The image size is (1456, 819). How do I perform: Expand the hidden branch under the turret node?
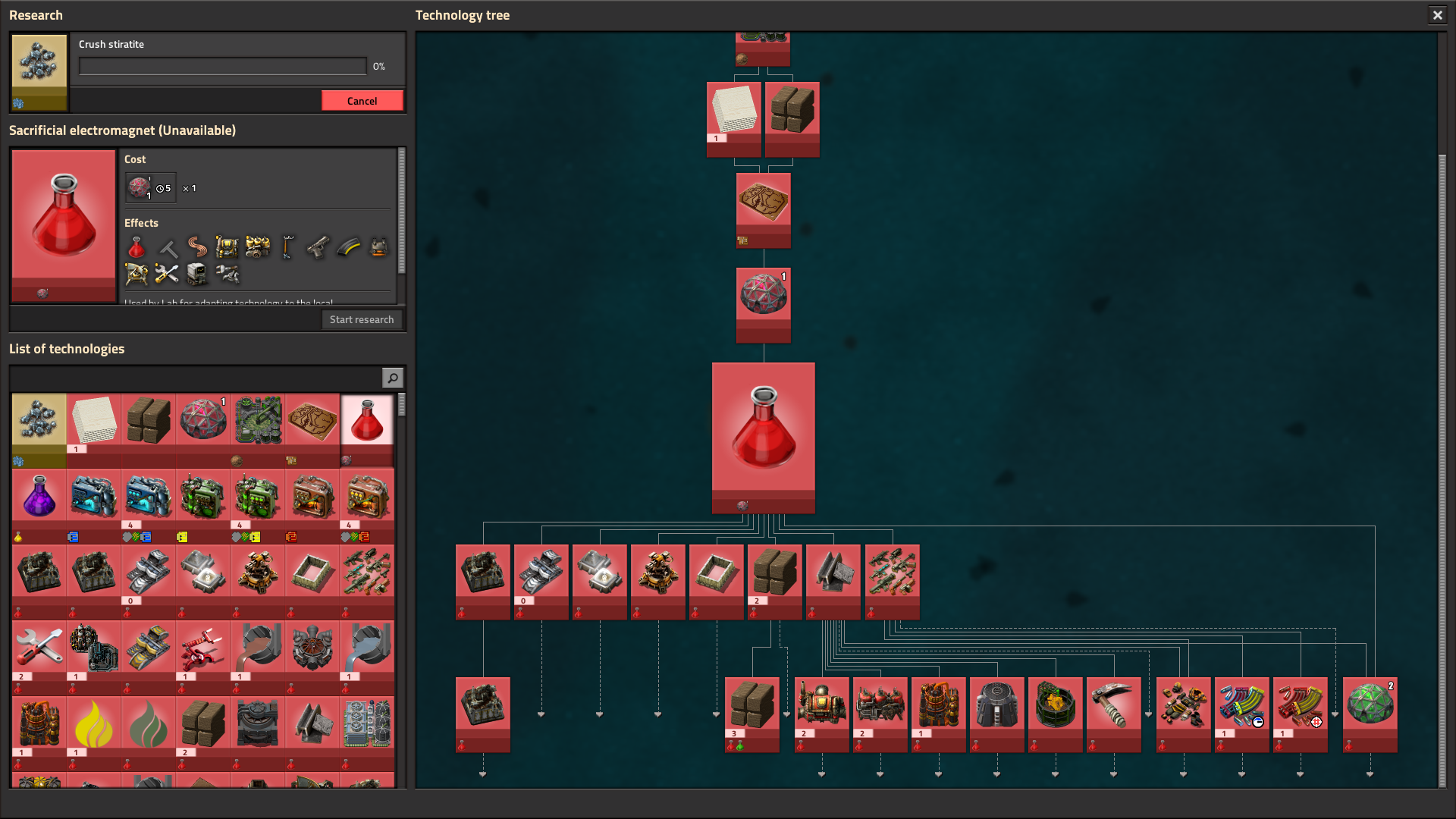point(657,713)
